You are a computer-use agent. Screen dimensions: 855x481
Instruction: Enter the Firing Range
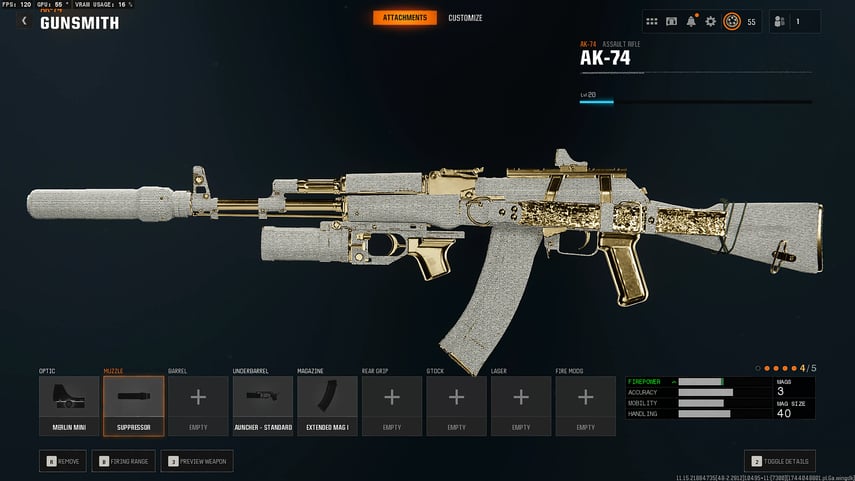(x=125, y=461)
